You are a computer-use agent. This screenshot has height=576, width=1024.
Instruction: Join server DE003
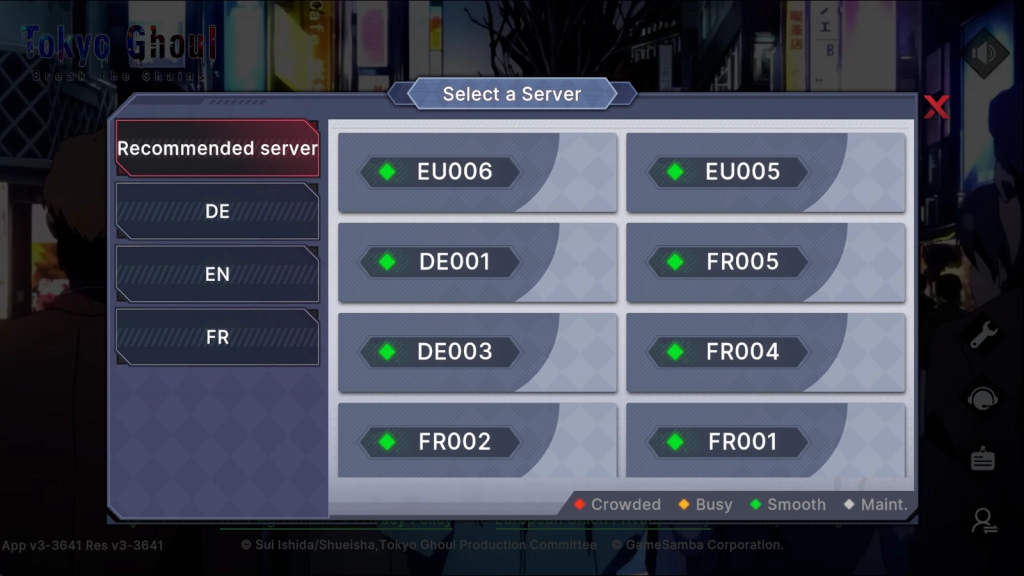click(477, 352)
